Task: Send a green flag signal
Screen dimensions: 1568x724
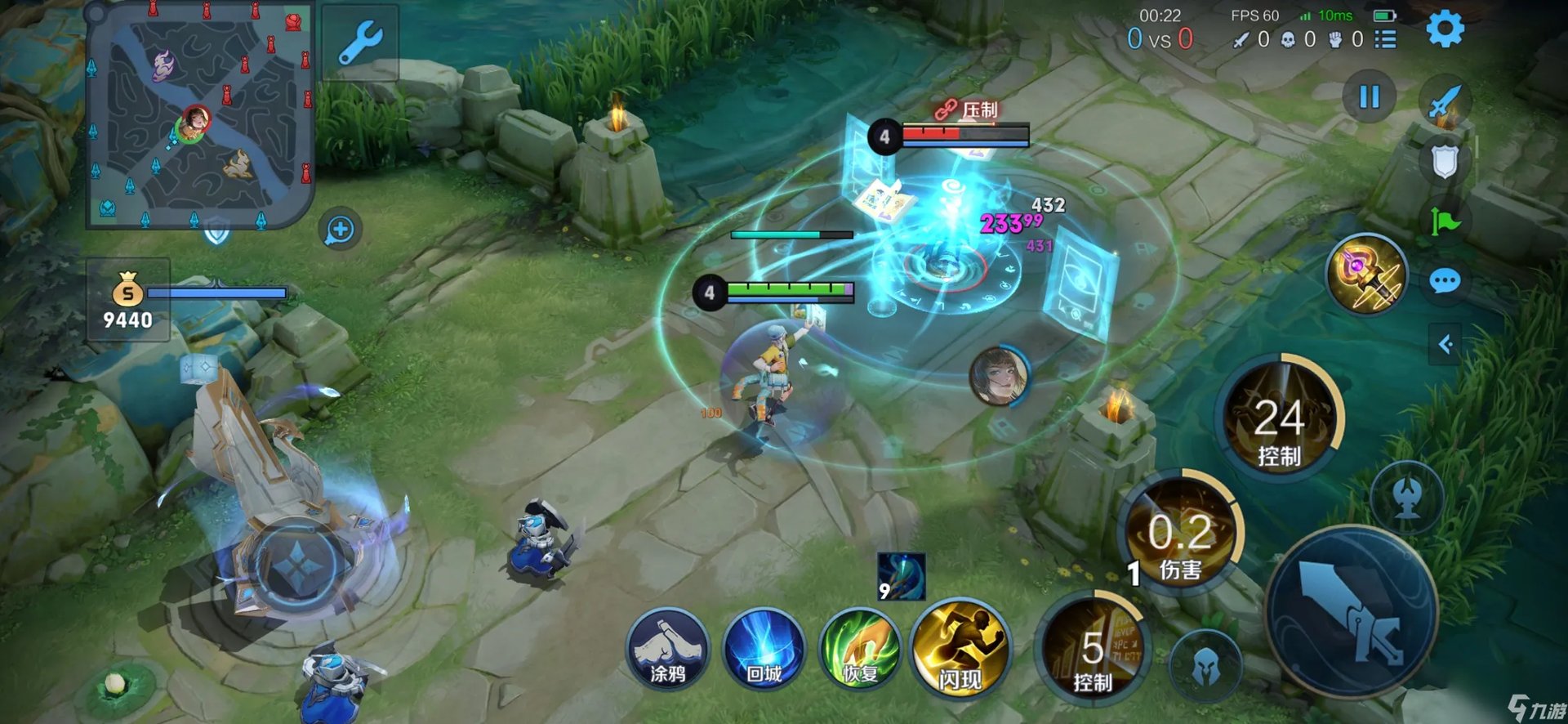Action: 1445,221
